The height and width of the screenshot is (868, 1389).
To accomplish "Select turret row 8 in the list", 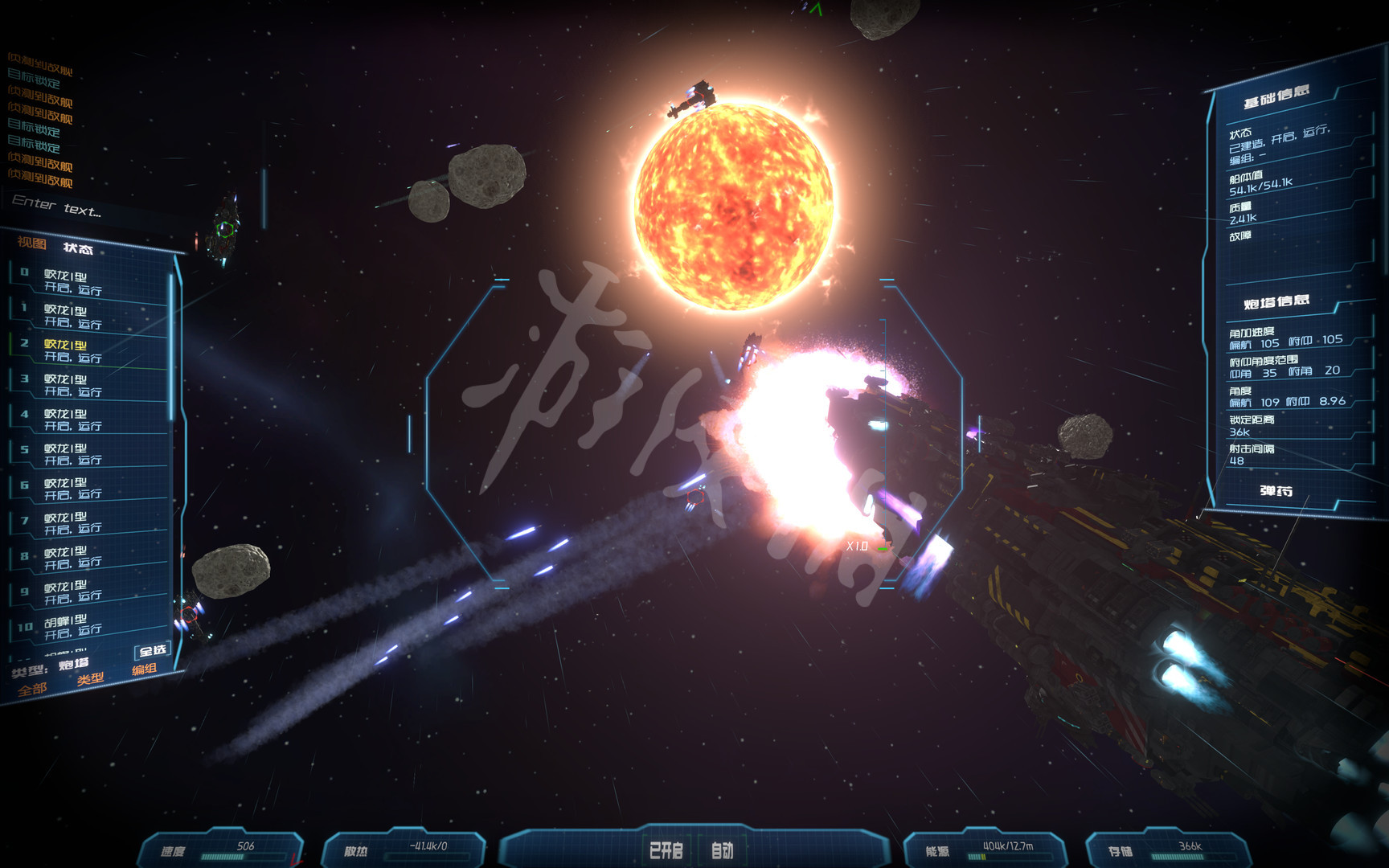I will pyautogui.click(x=88, y=558).
